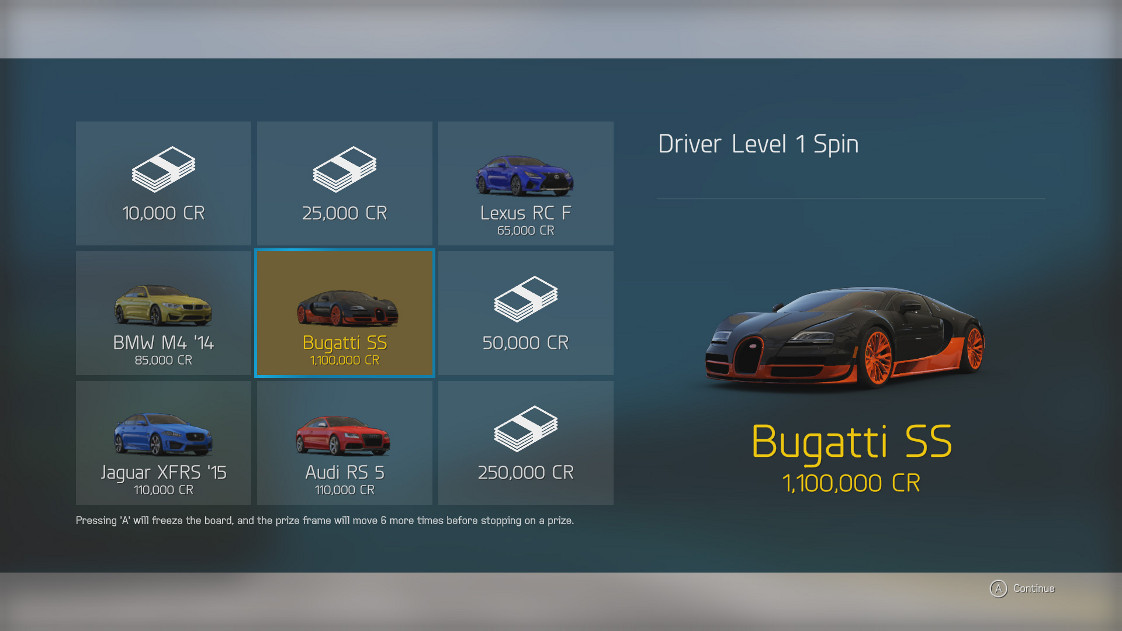
Task: Select the BMW M4 '14 tile
Action: pos(163,313)
